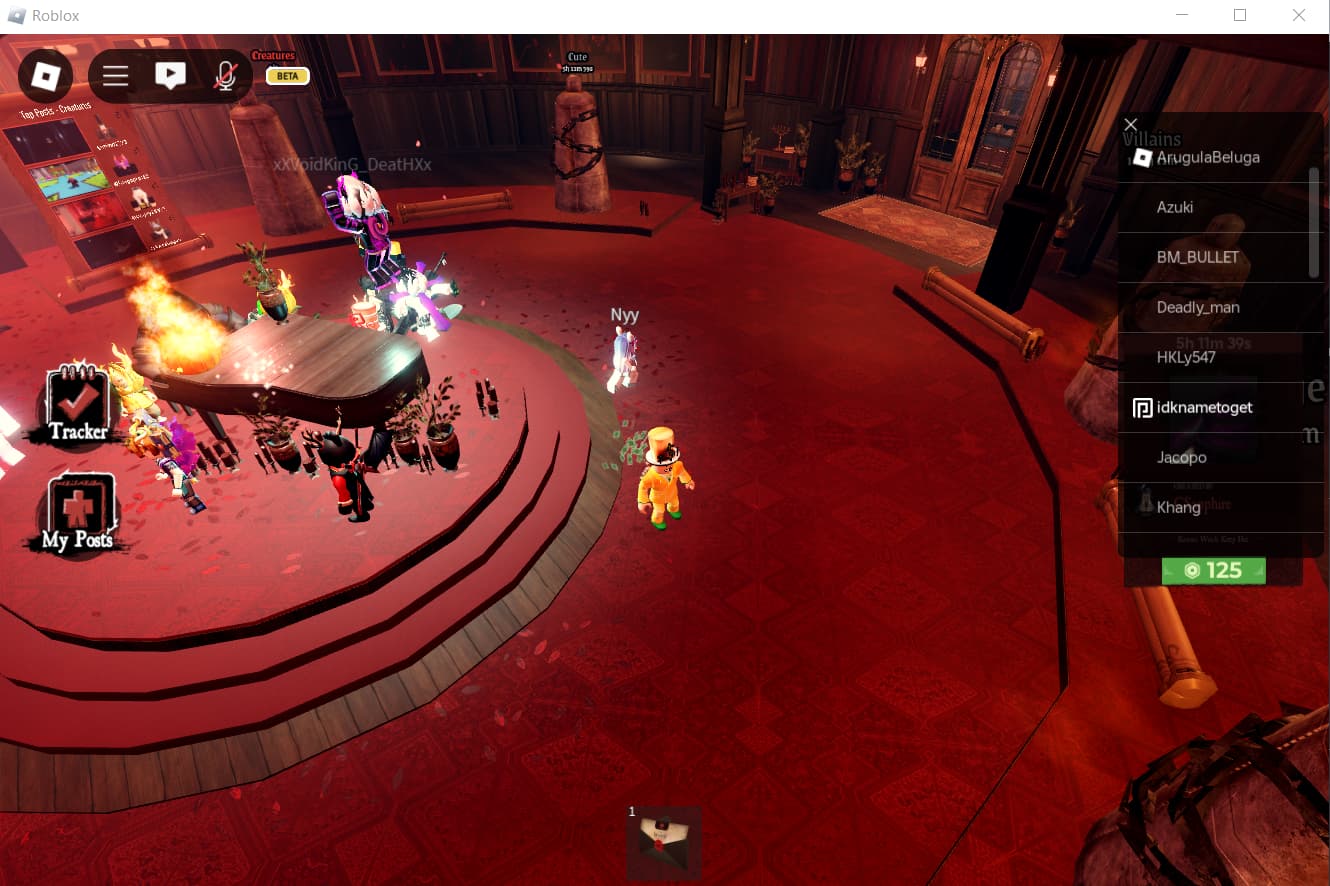This screenshot has height=886, width=1330.
Task: Click the player list scrollbar
Action: tap(1314, 222)
